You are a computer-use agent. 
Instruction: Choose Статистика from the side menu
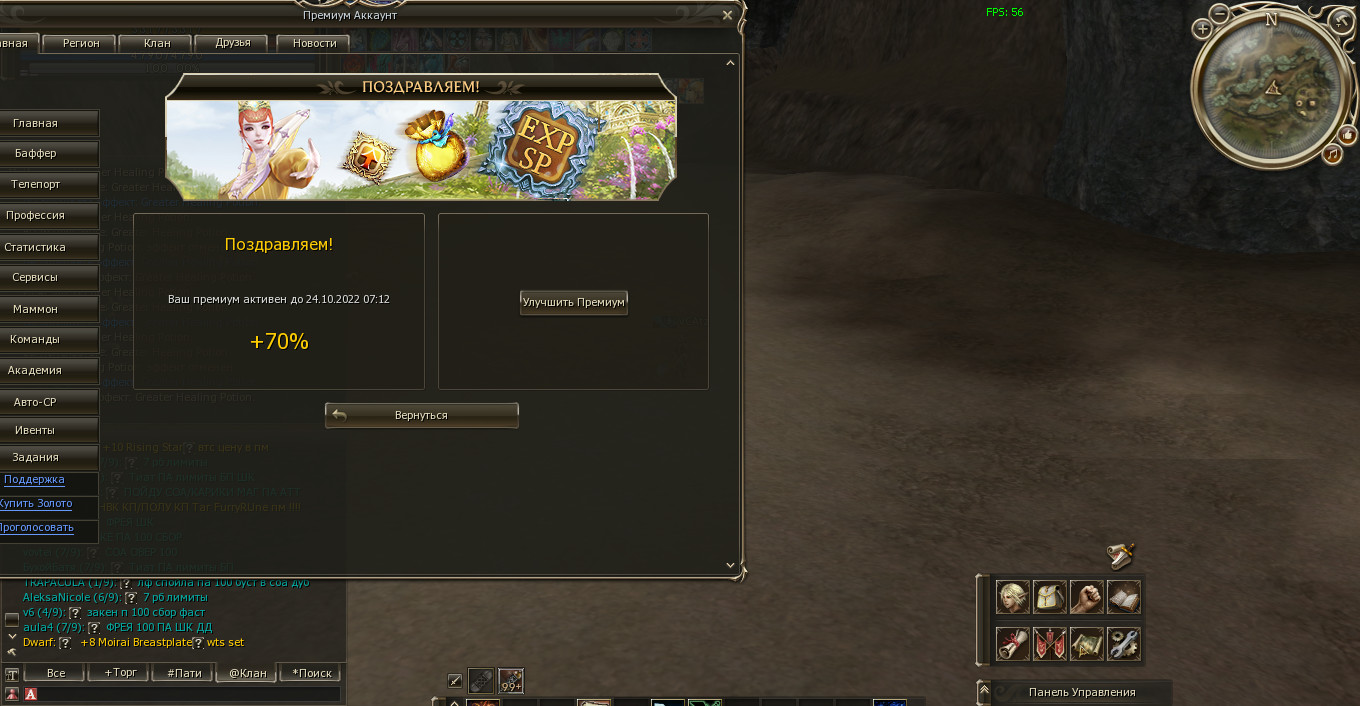(36, 247)
